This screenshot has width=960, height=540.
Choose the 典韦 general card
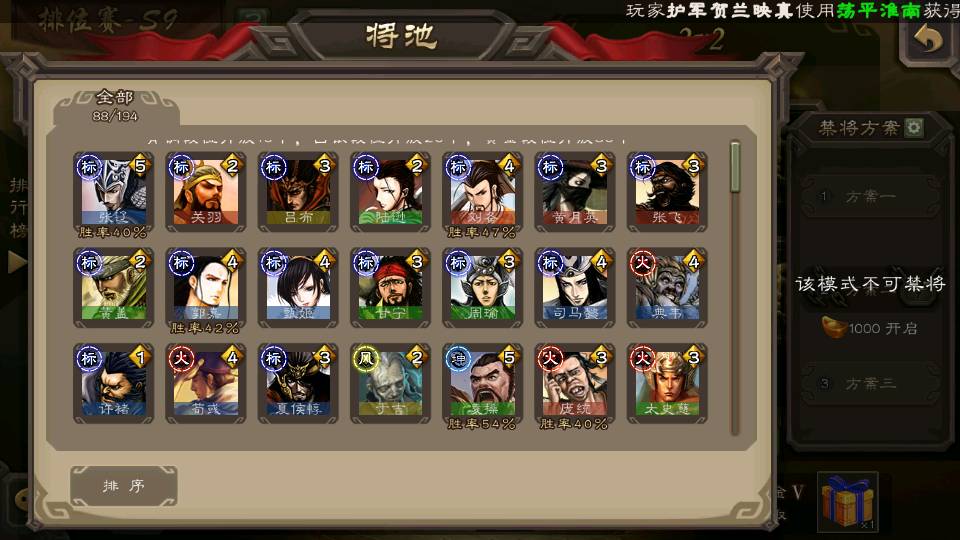tap(667, 286)
